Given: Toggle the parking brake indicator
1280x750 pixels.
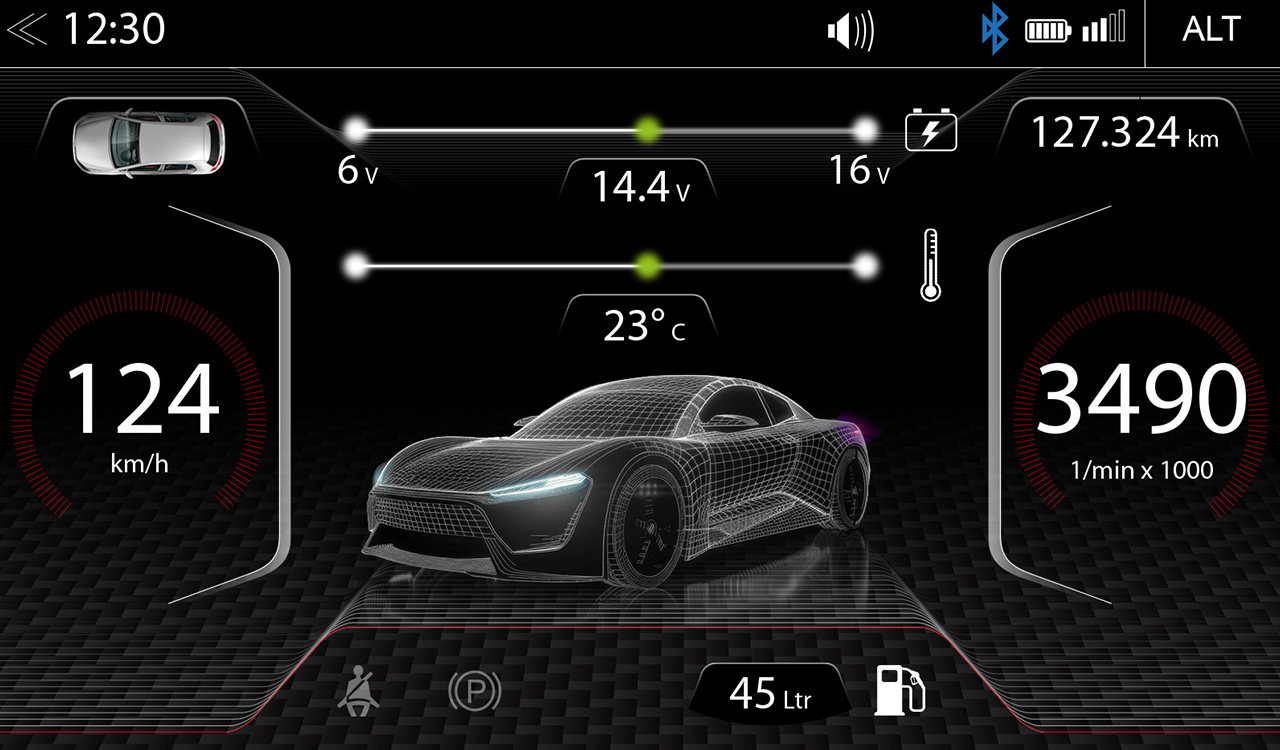Looking at the screenshot, I should [474, 692].
